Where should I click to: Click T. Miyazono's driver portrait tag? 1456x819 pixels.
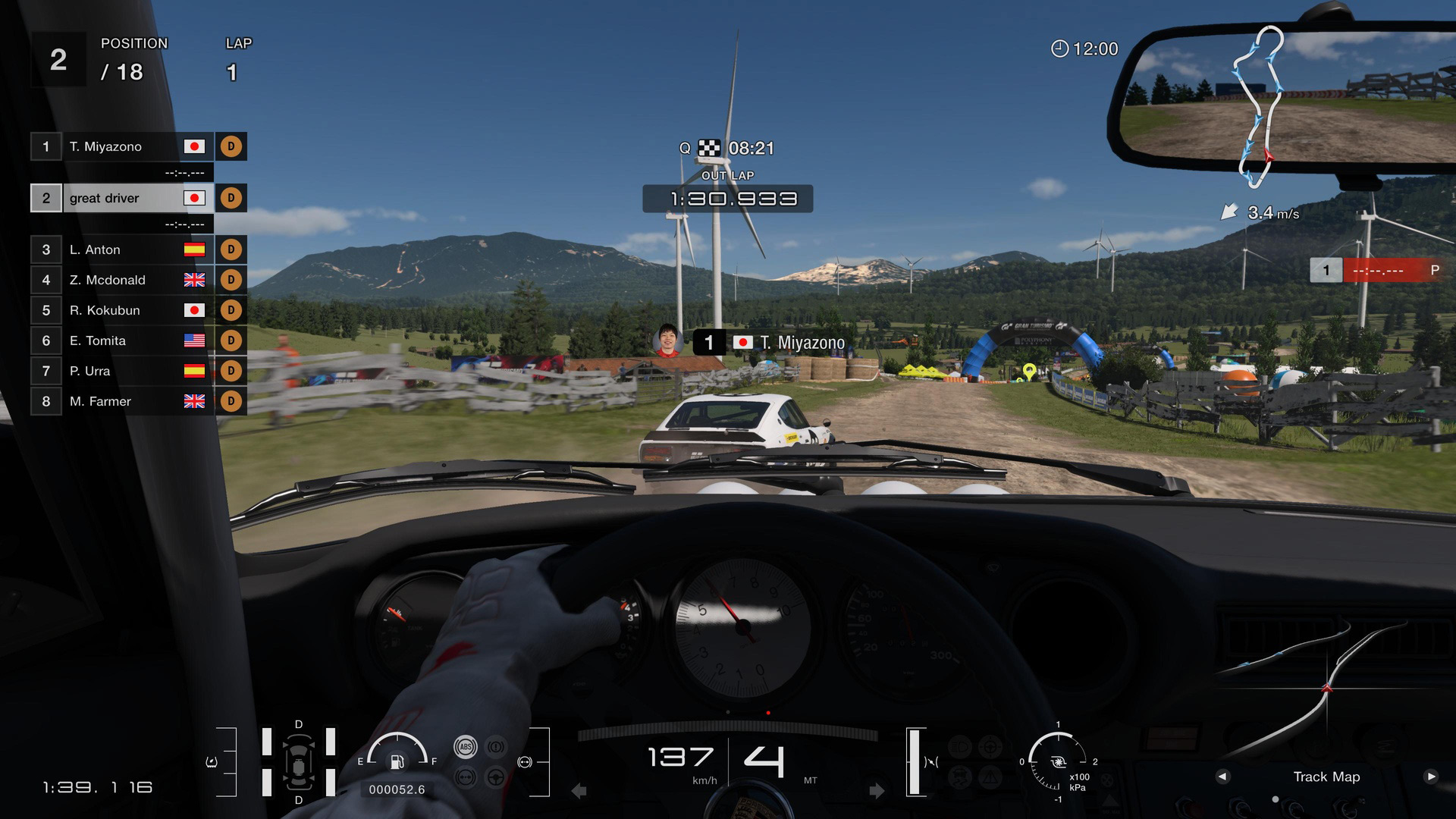coord(667,341)
